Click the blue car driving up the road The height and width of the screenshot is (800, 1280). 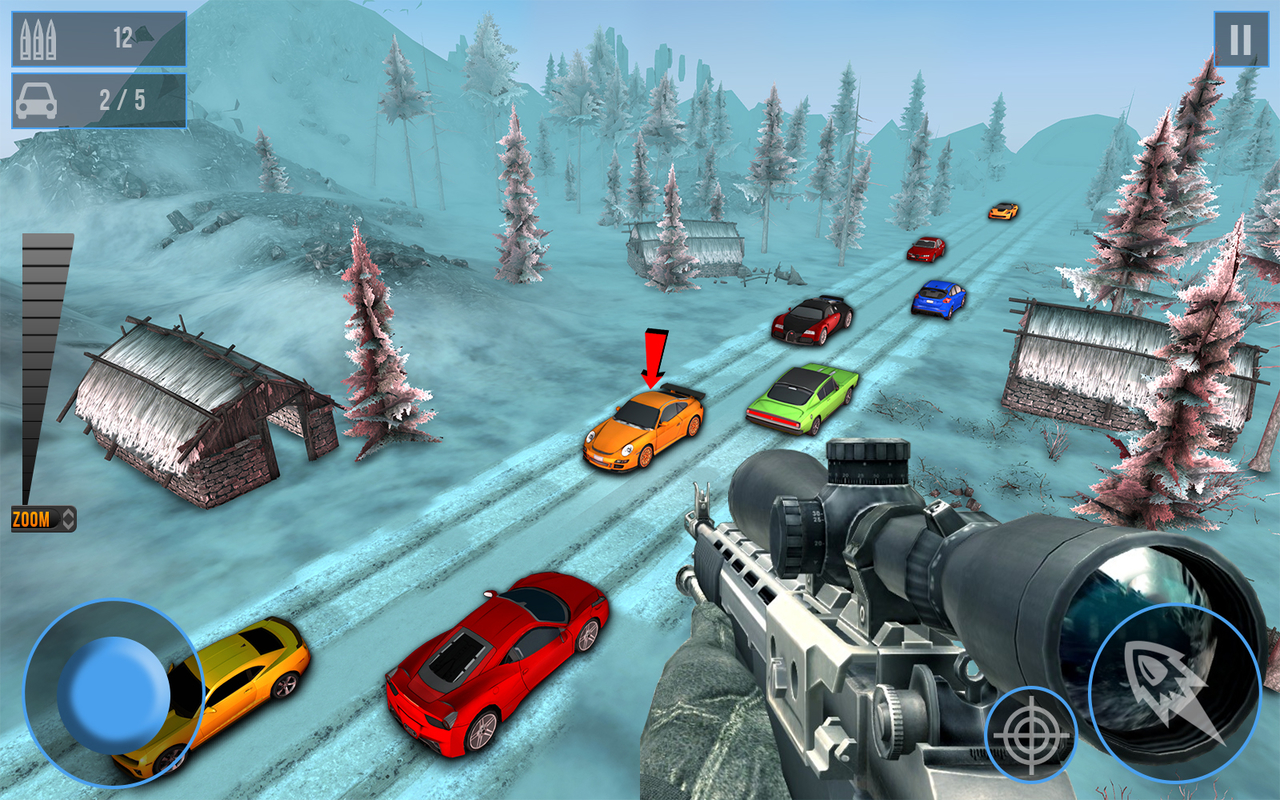(939, 296)
